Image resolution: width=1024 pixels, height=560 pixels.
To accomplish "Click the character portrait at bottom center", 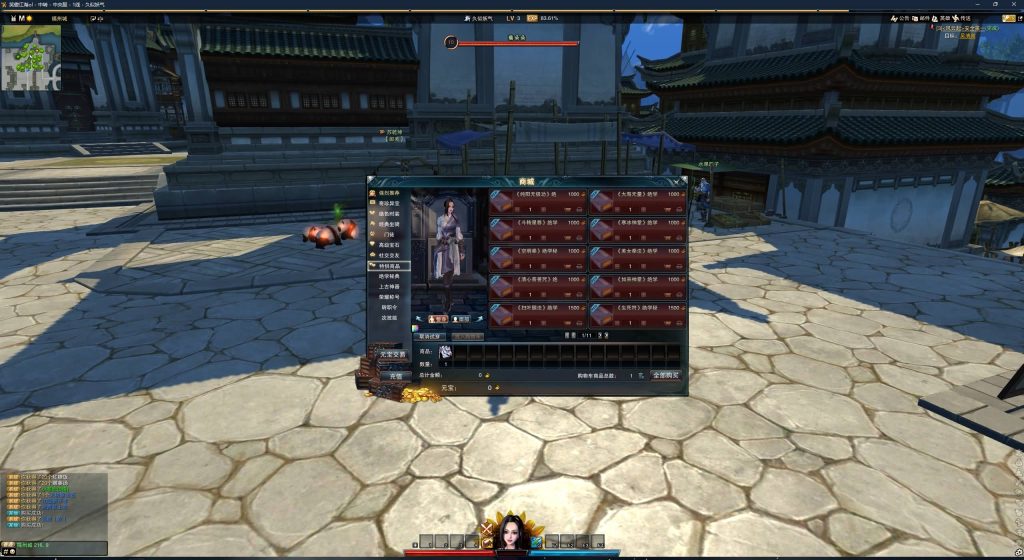I will (x=512, y=534).
